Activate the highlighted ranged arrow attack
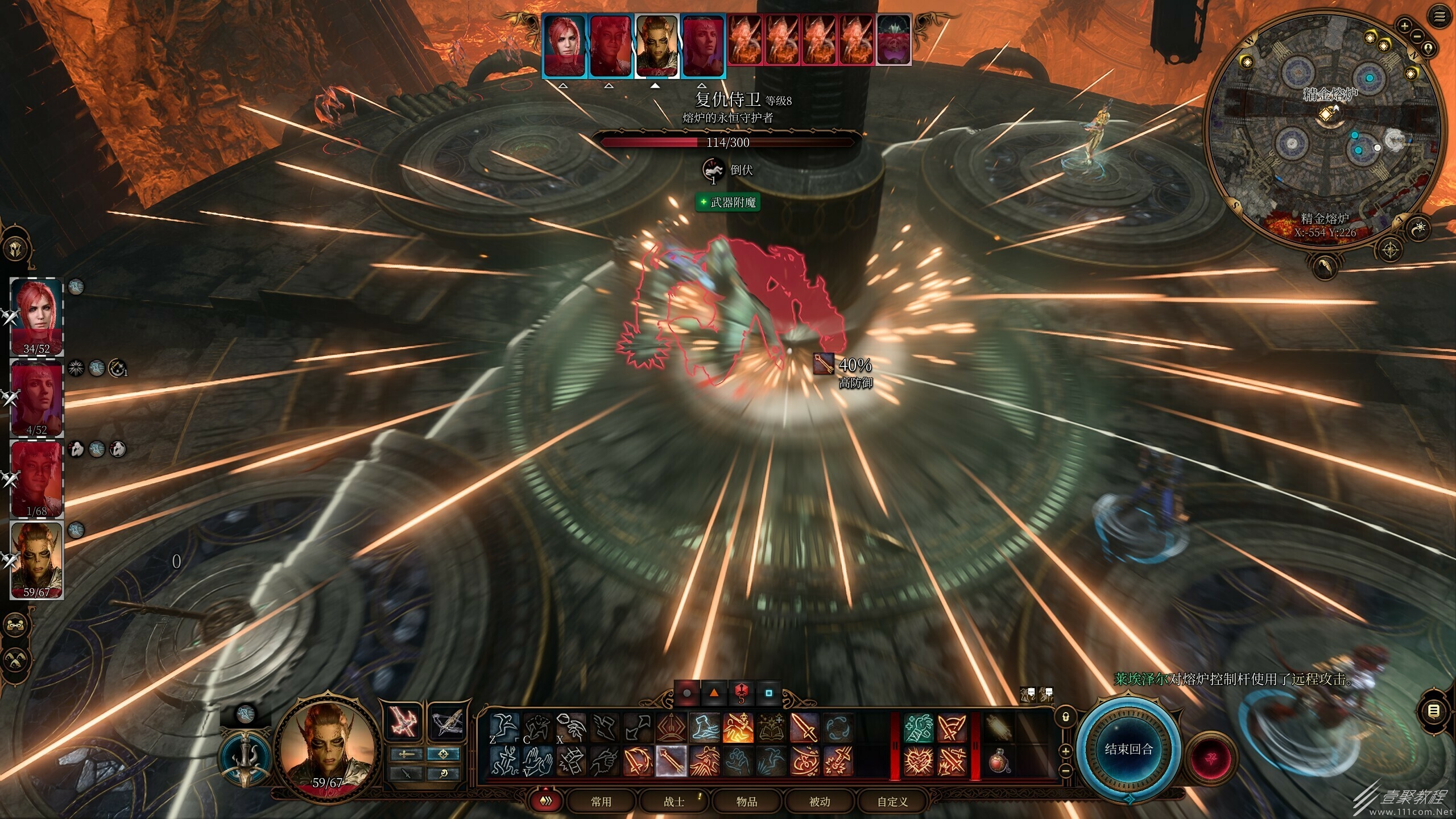 tap(671, 761)
